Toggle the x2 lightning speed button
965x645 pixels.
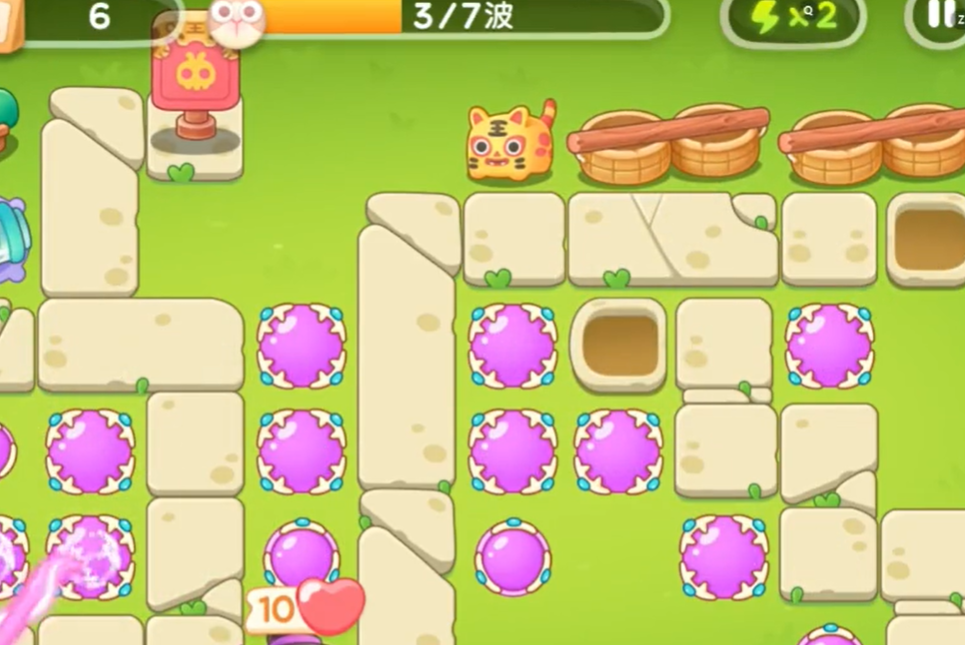(x=795, y=18)
